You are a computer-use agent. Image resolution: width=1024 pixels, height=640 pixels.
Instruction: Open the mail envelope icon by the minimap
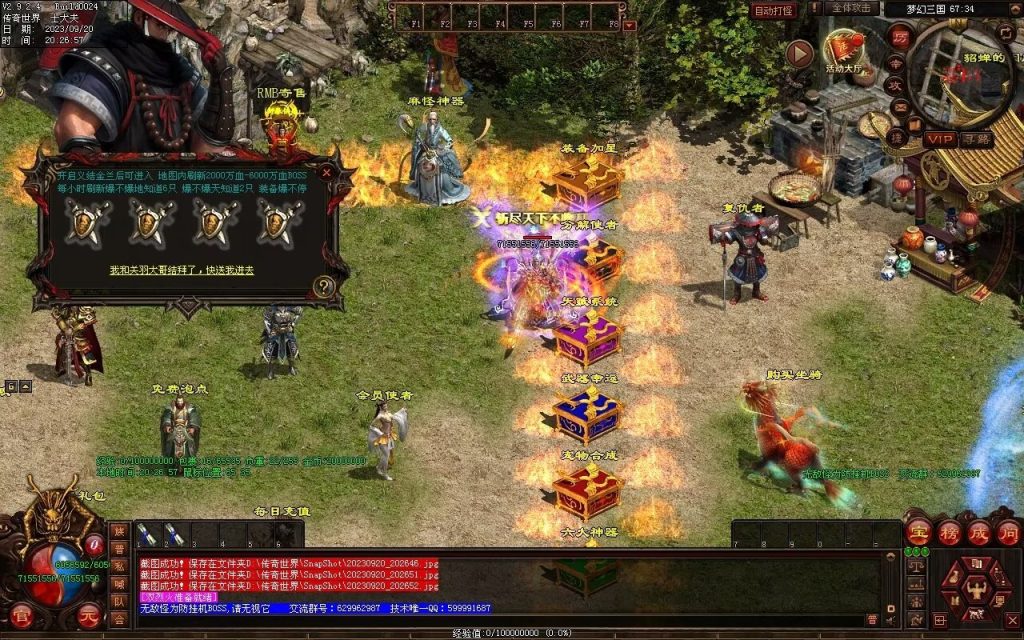coord(899,107)
